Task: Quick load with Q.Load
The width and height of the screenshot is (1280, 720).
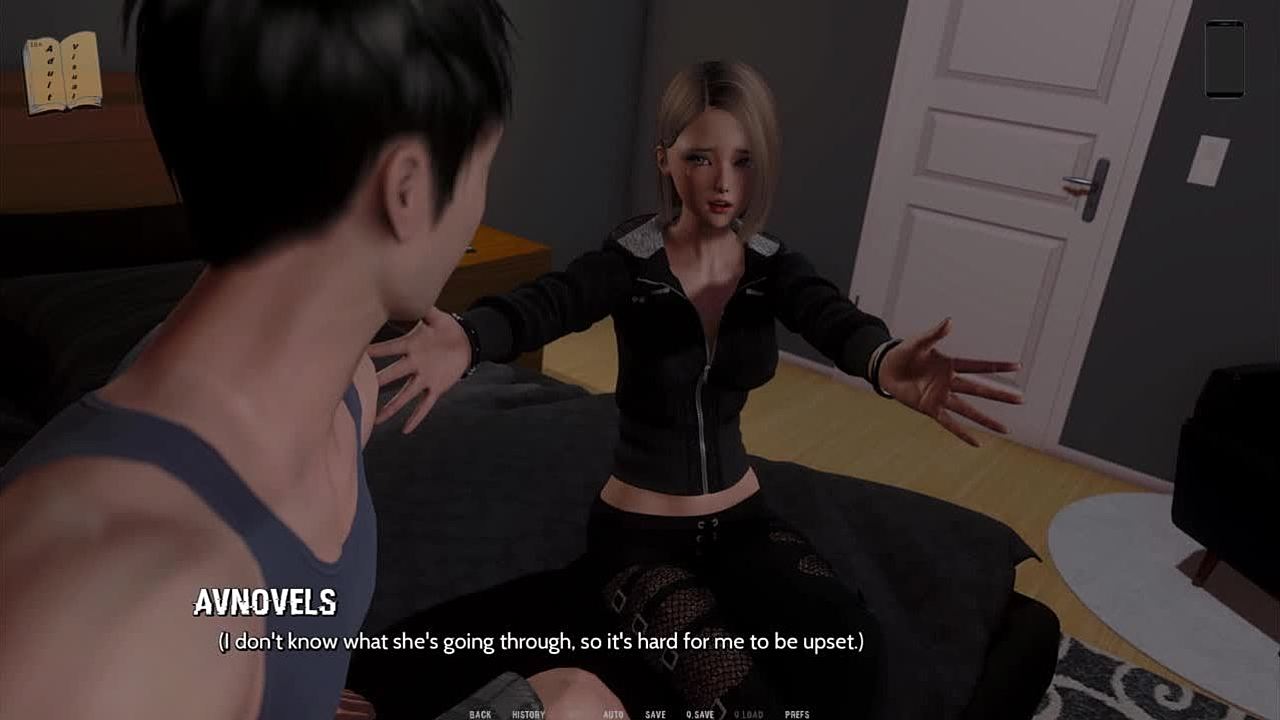Action: (x=748, y=714)
